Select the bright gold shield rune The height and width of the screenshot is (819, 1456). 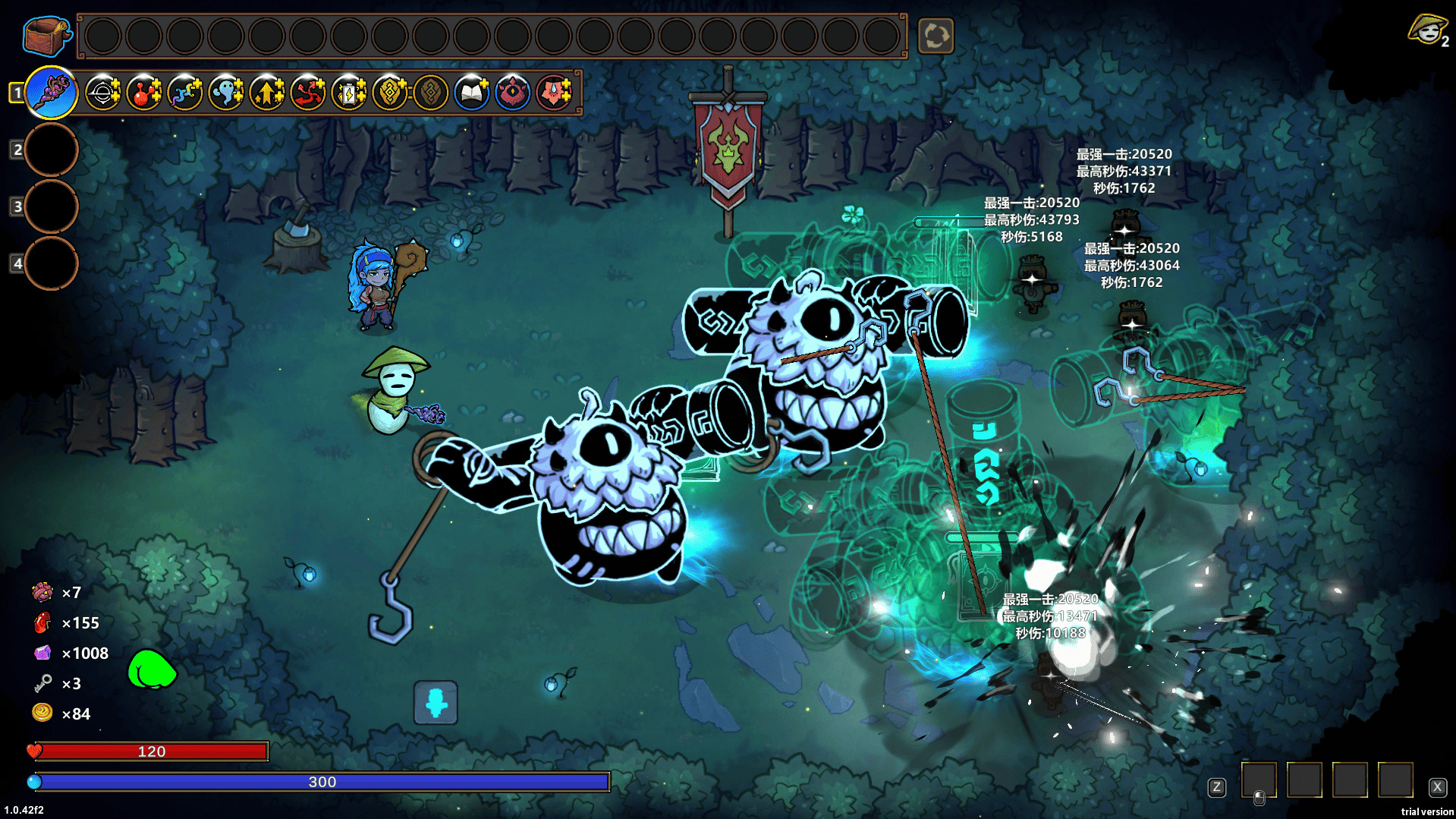pyautogui.click(x=390, y=93)
